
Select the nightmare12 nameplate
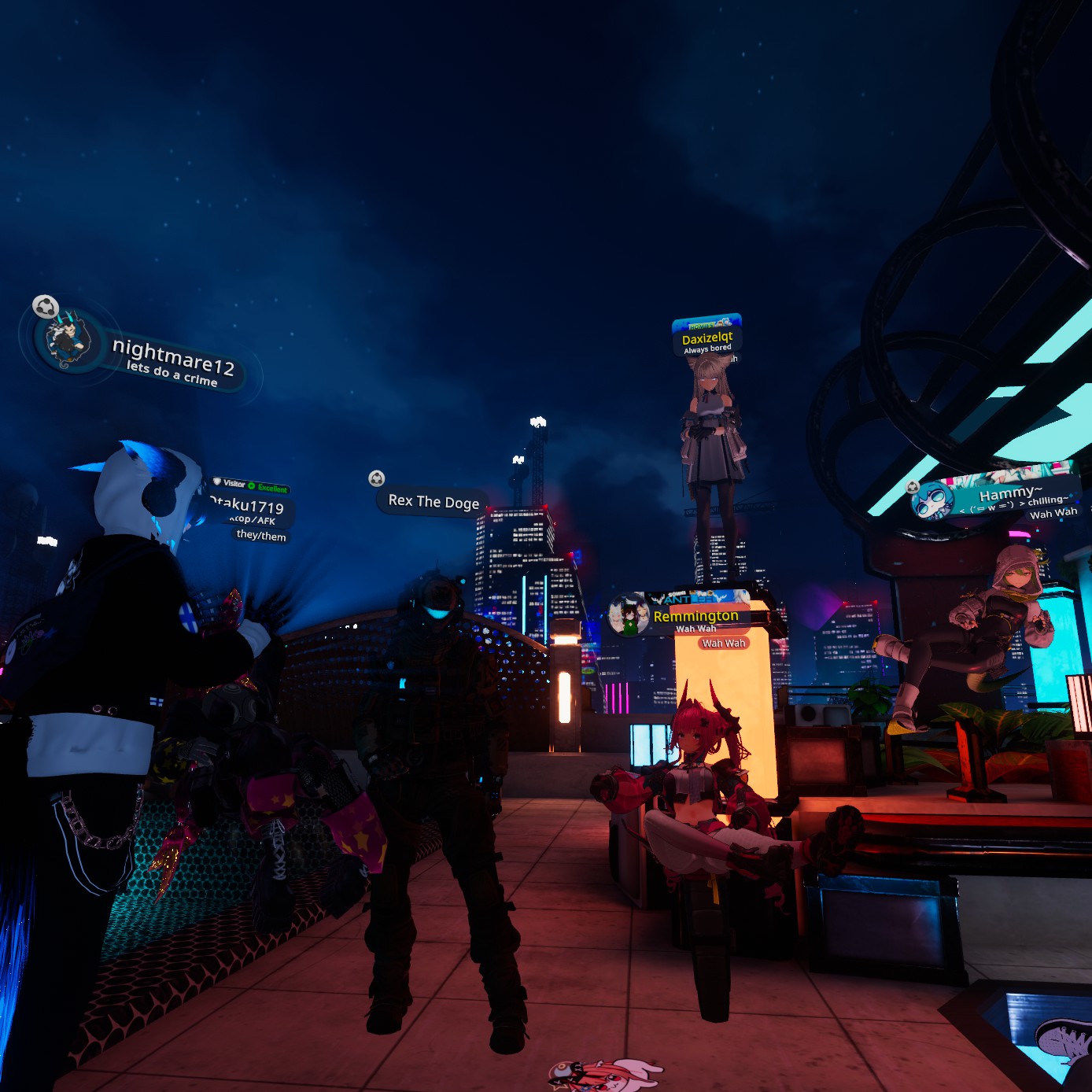click(x=173, y=361)
